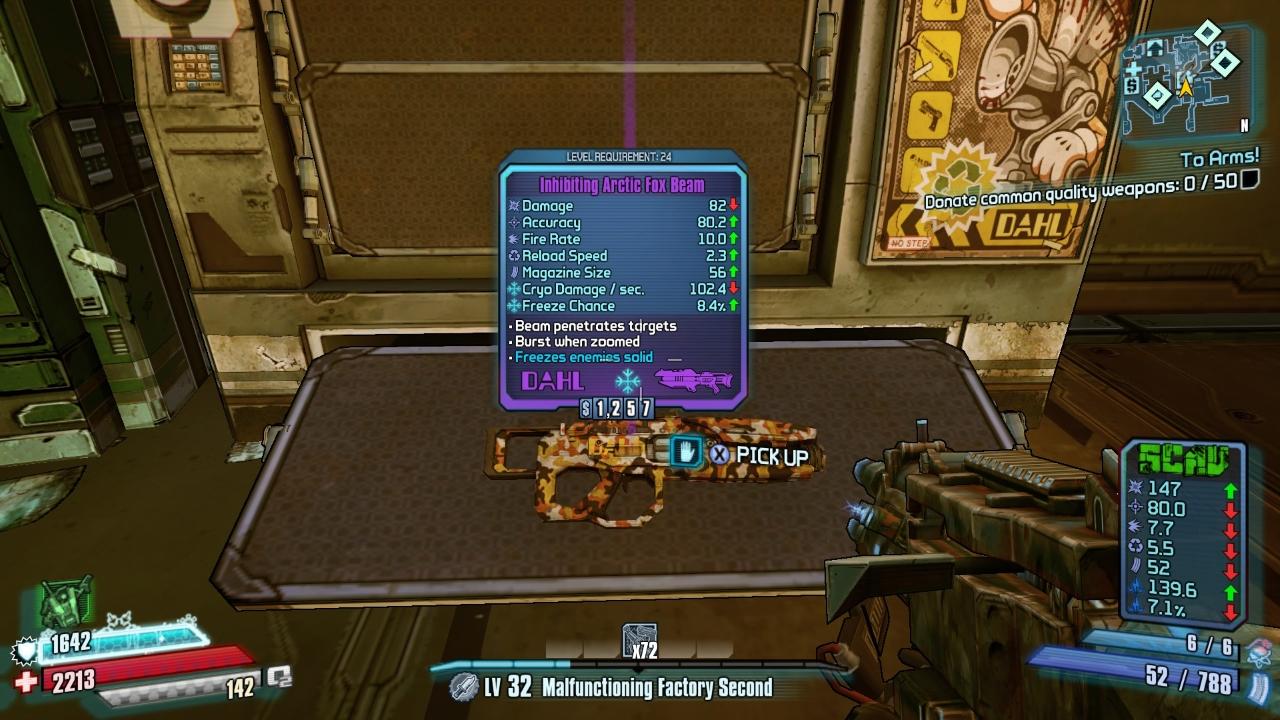Expand the LEVEL REQUIREMENT 24 banner
Screen dimensions: 1280x720
point(619,156)
